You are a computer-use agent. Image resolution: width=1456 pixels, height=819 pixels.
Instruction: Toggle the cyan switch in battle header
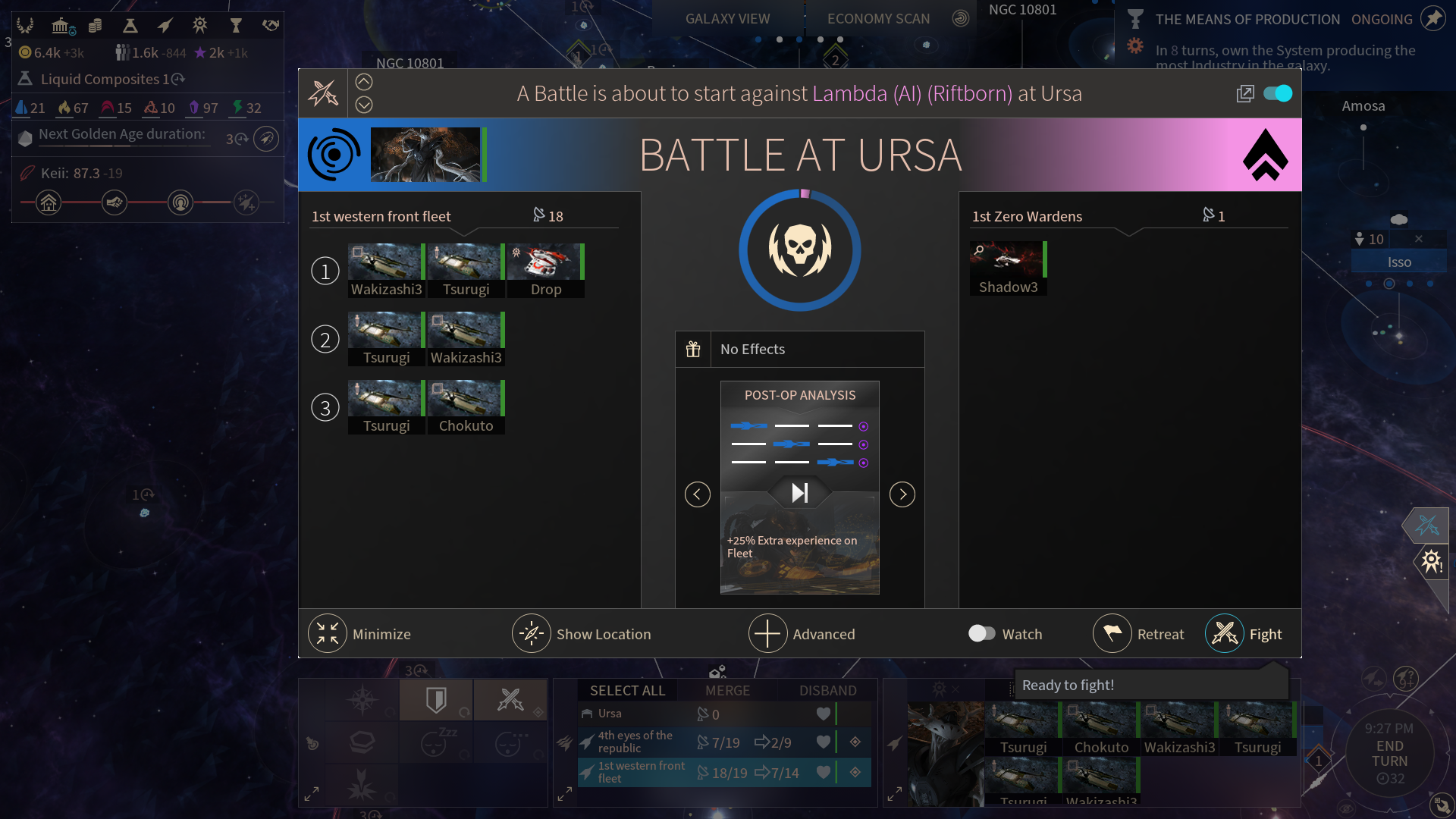click(1278, 93)
